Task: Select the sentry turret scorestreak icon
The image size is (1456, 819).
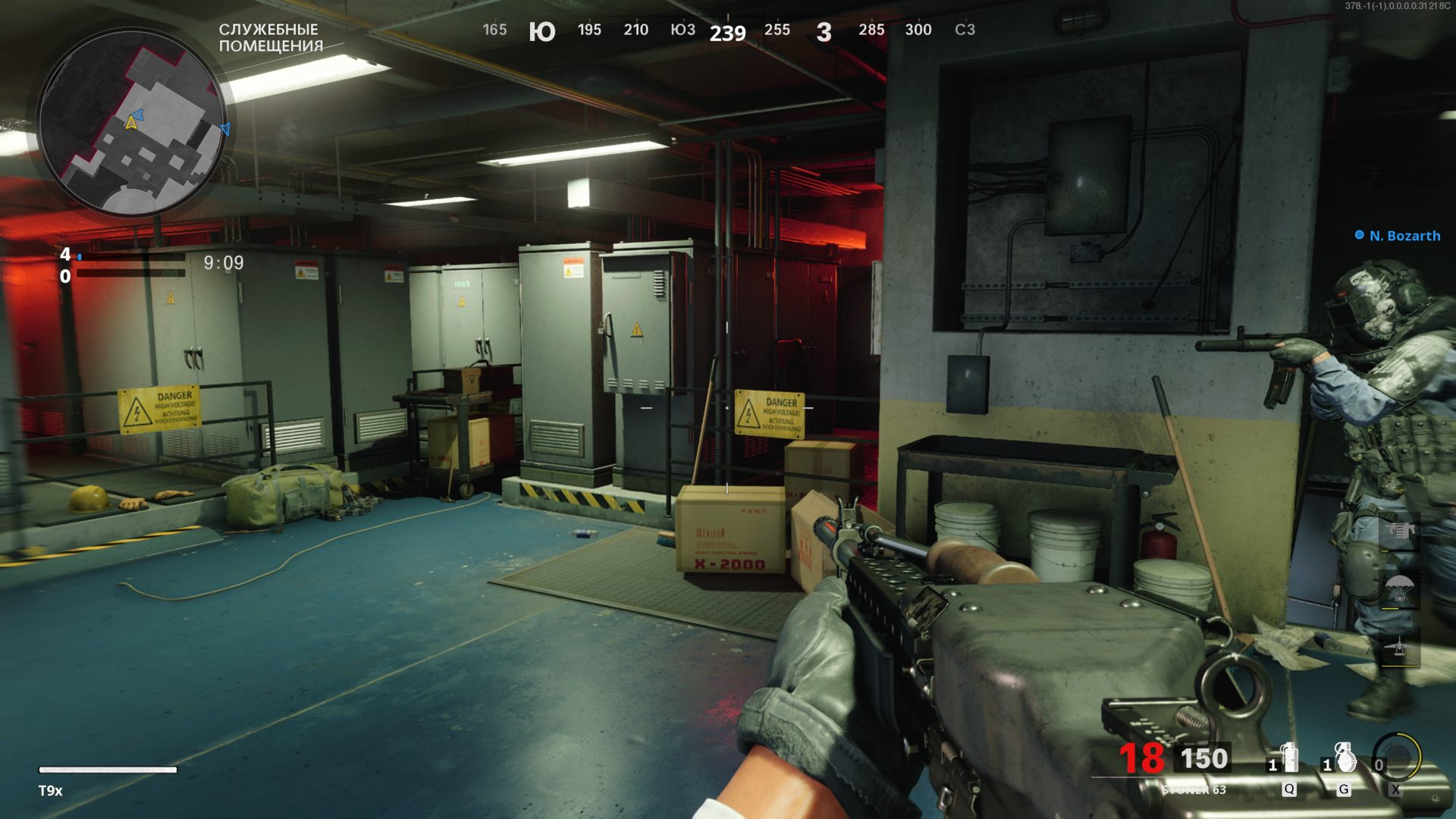Action: tap(1399, 531)
